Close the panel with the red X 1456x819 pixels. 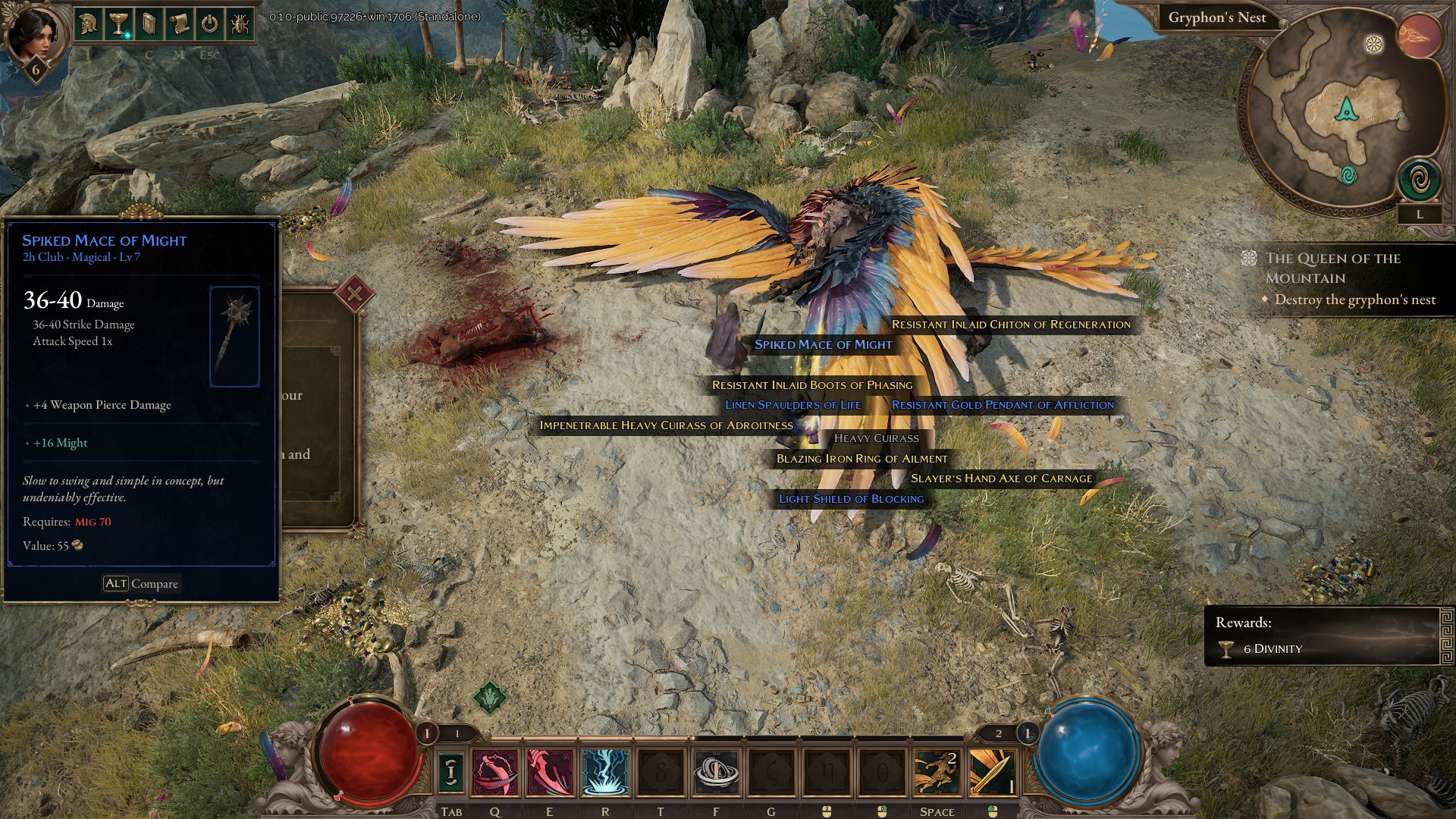[354, 293]
